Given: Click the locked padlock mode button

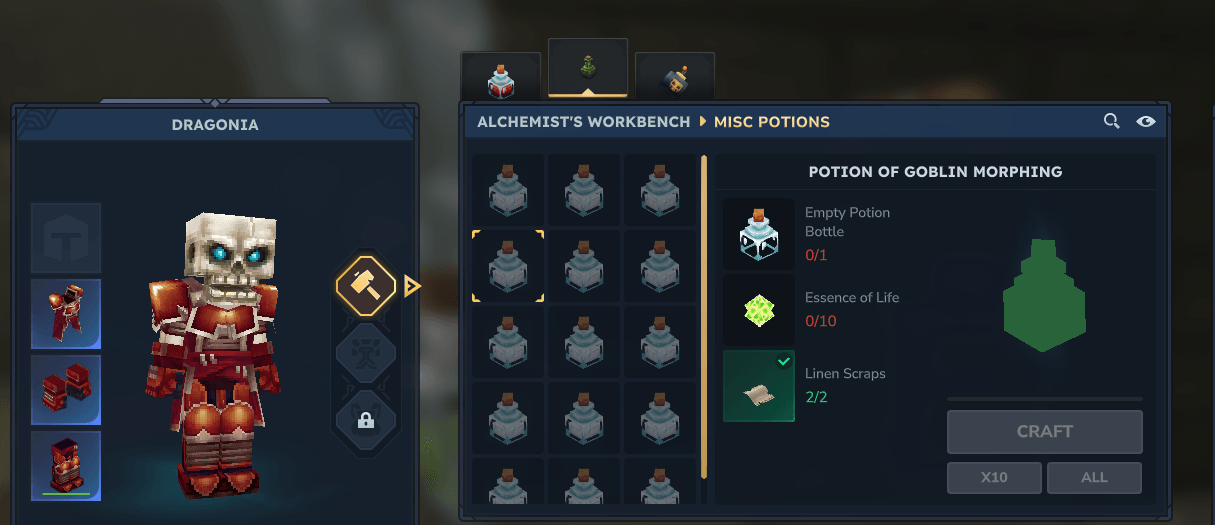Looking at the screenshot, I should [x=366, y=421].
